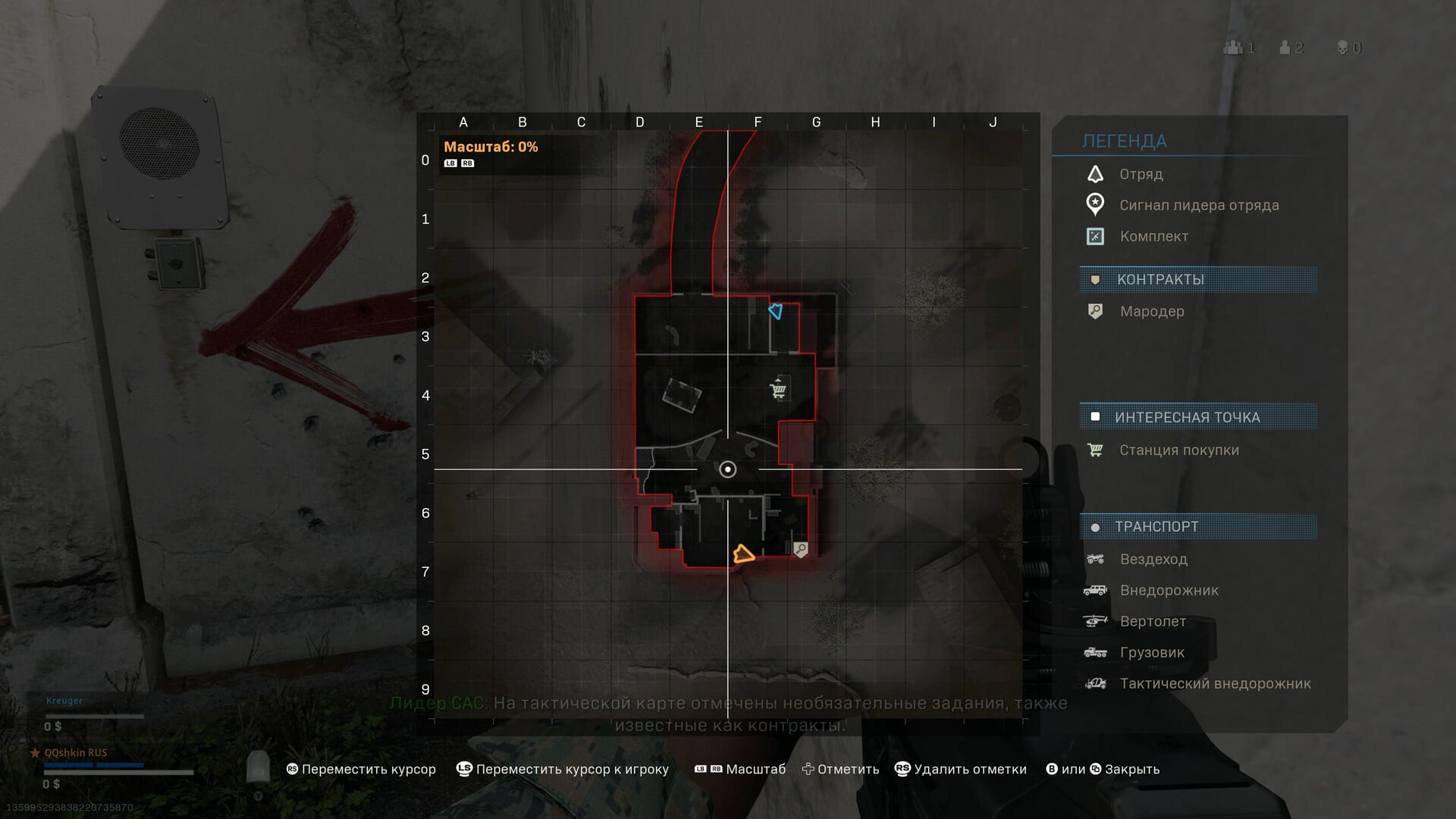Select the Отряд legend entry
Screen dimensions: 1456x819
[1141, 174]
